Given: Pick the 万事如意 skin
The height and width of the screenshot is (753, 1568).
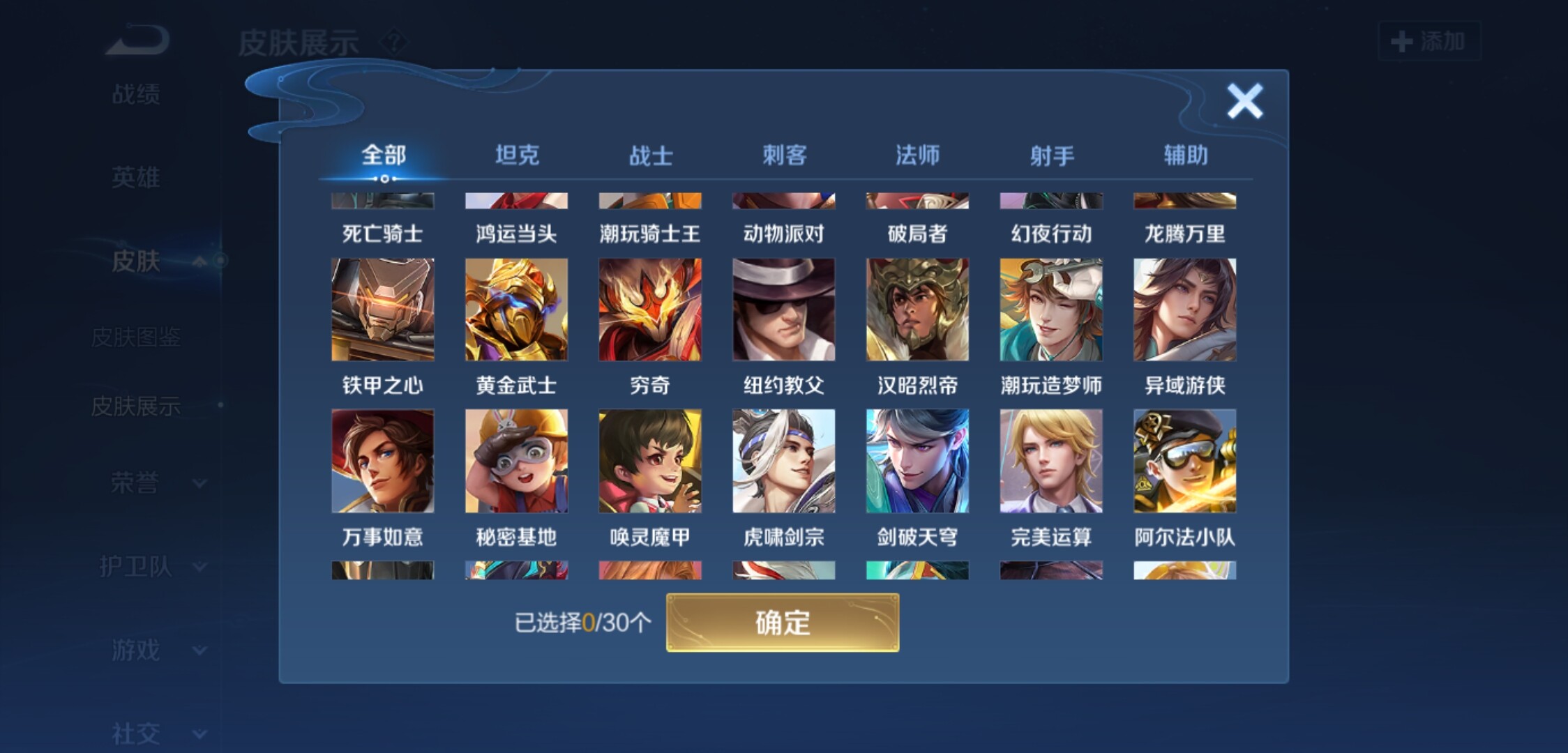Looking at the screenshot, I should 382,461.
